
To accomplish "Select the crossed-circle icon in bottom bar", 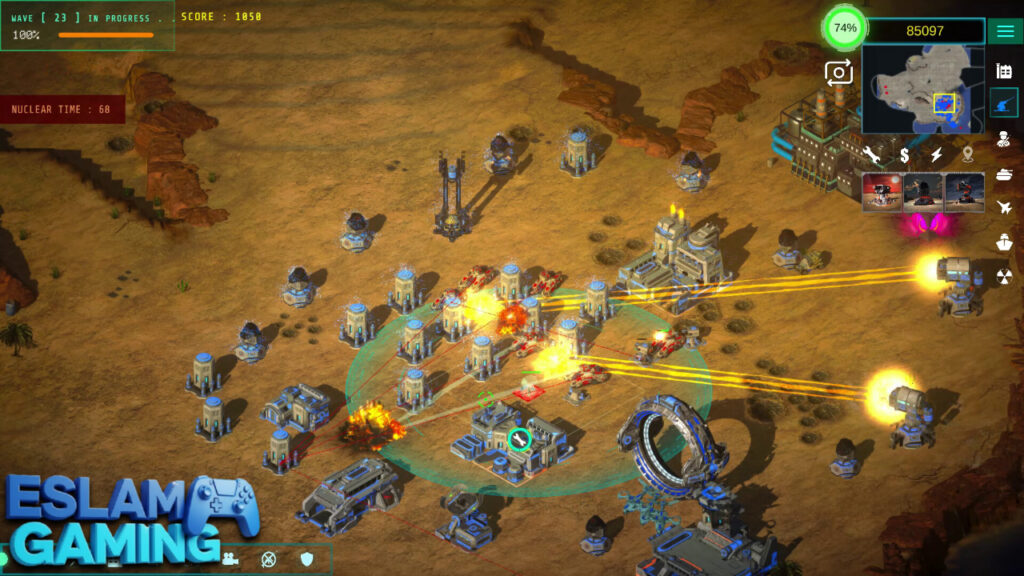I will pyautogui.click(x=268, y=559).
